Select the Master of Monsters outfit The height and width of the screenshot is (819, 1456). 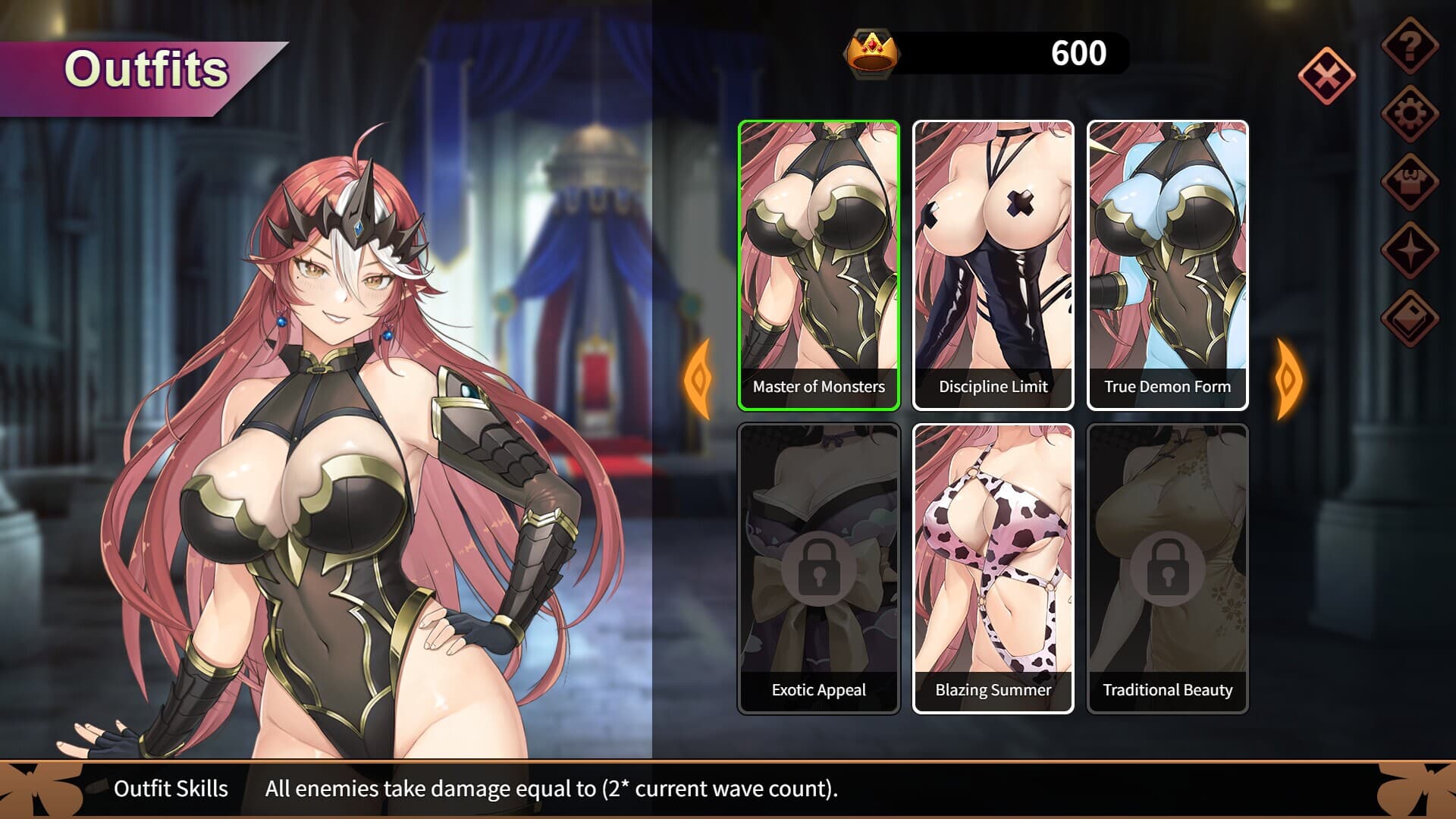click(817, 258)
